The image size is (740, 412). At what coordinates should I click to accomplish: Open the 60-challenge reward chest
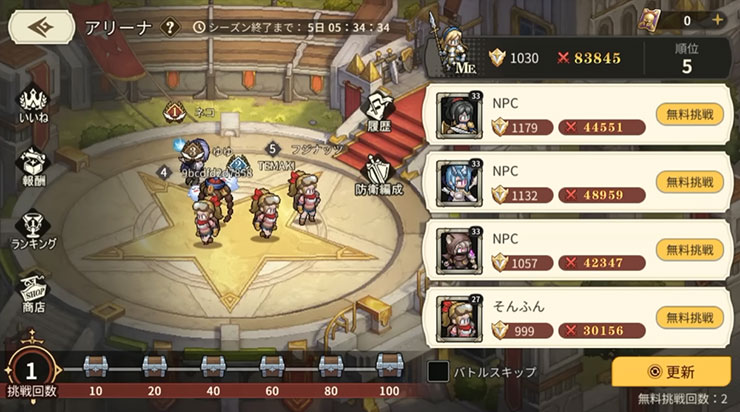pos(271,366)
